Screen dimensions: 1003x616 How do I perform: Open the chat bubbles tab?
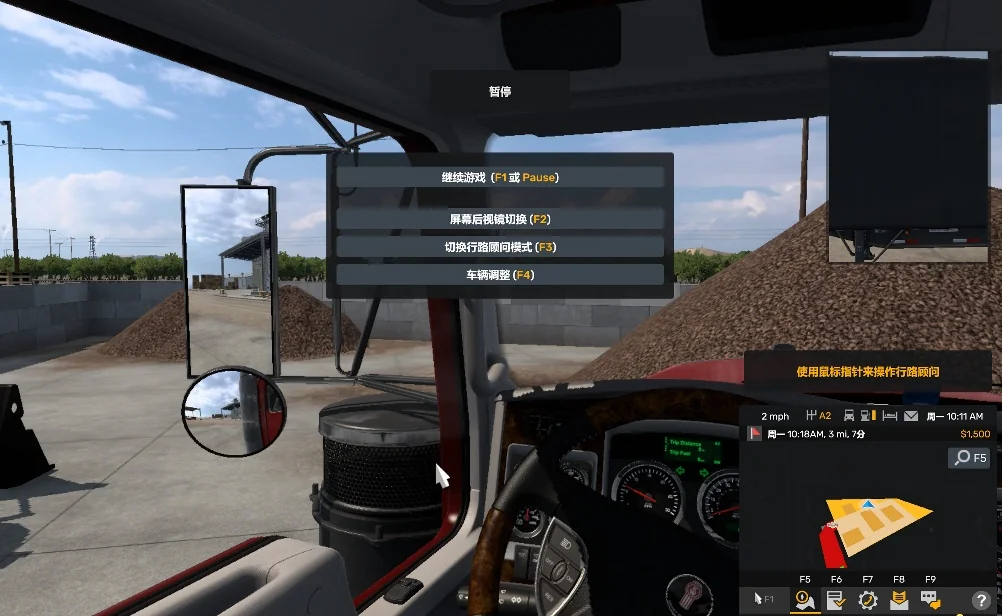930,600
